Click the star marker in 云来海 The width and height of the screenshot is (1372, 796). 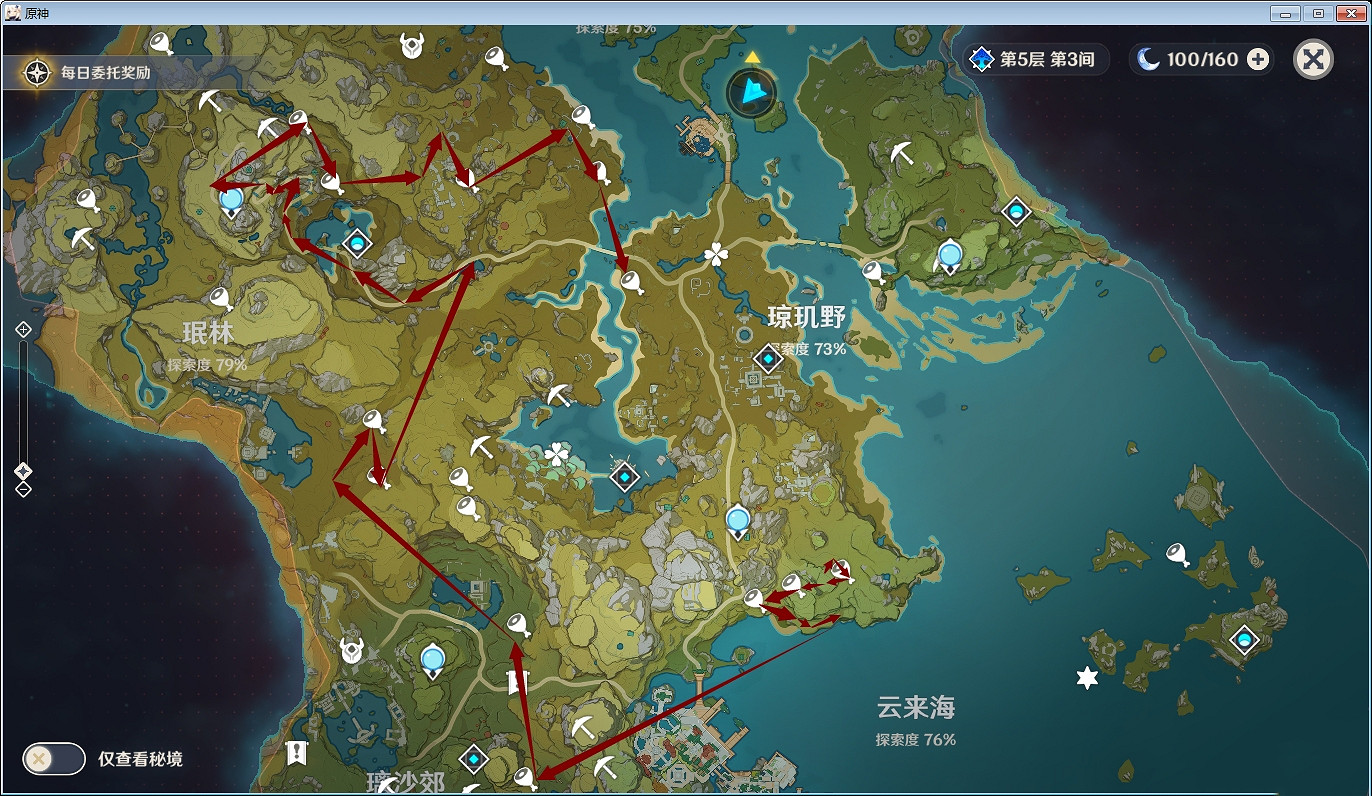click(x=1085, y=678)
